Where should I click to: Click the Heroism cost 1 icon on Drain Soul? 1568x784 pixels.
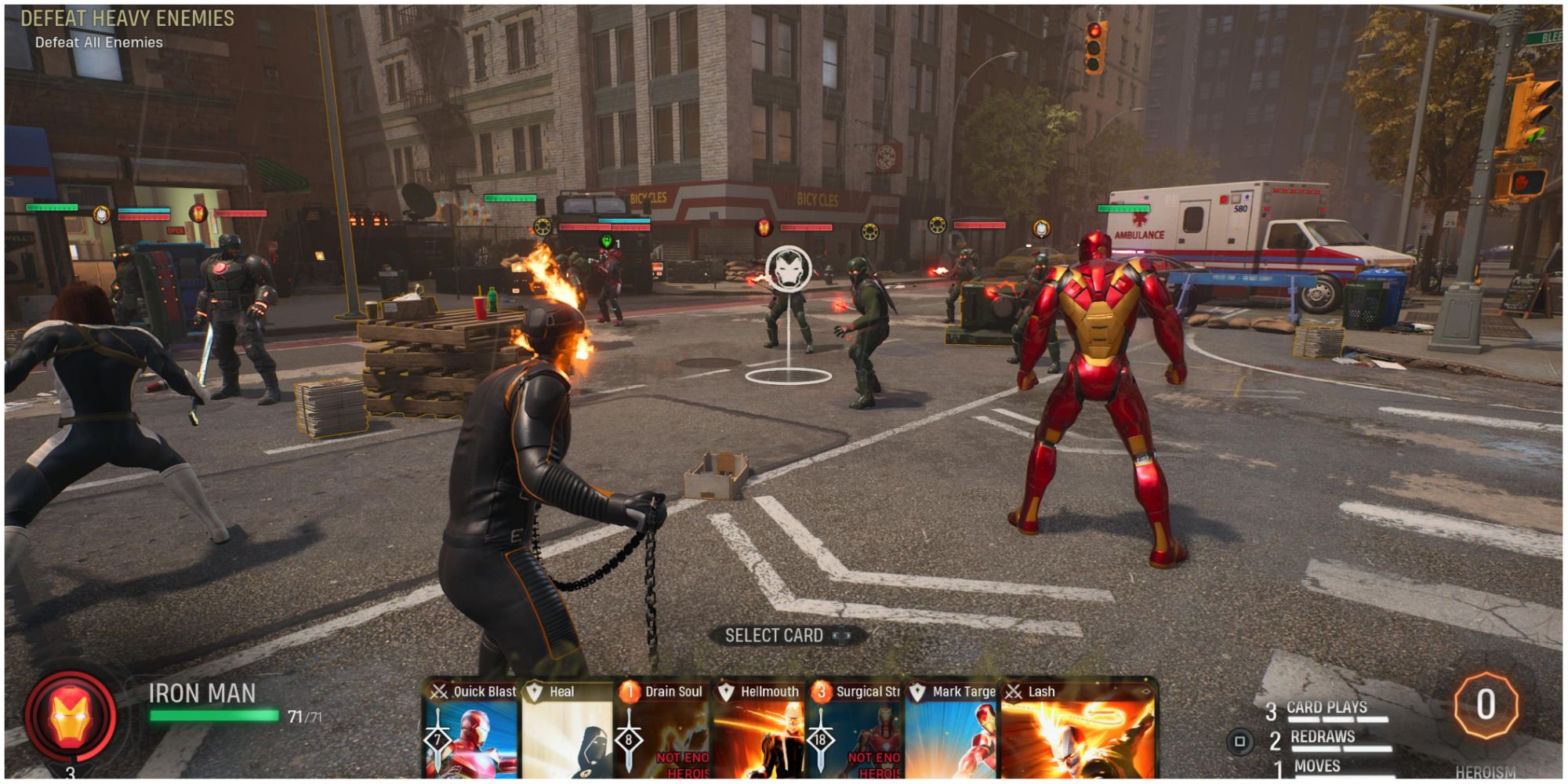[x=630, y=691]
